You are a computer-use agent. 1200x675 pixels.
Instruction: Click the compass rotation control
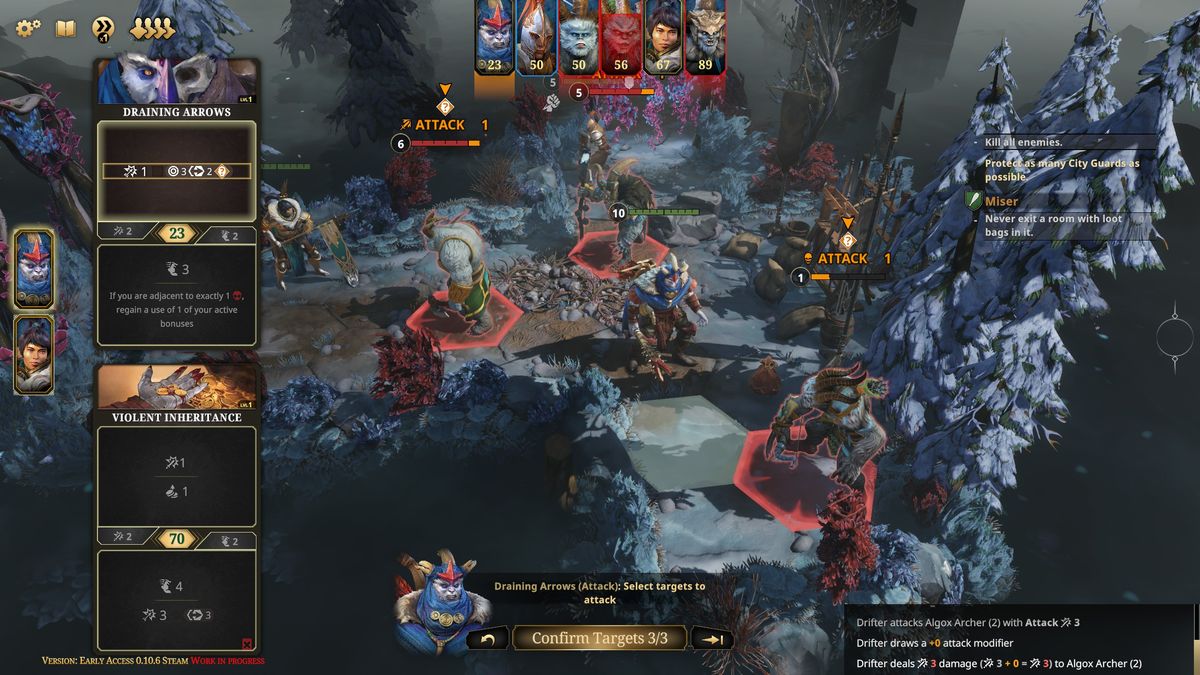pos(1176,338)
